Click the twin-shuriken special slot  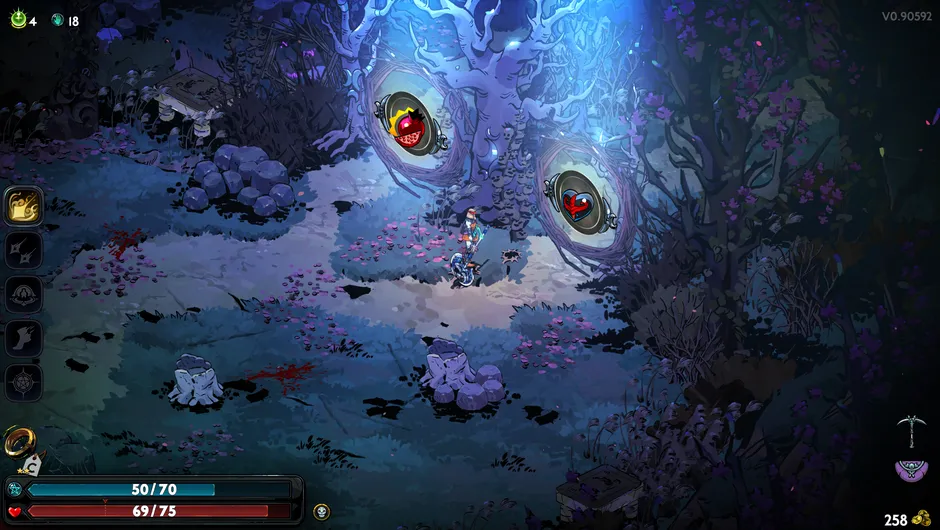23,250
